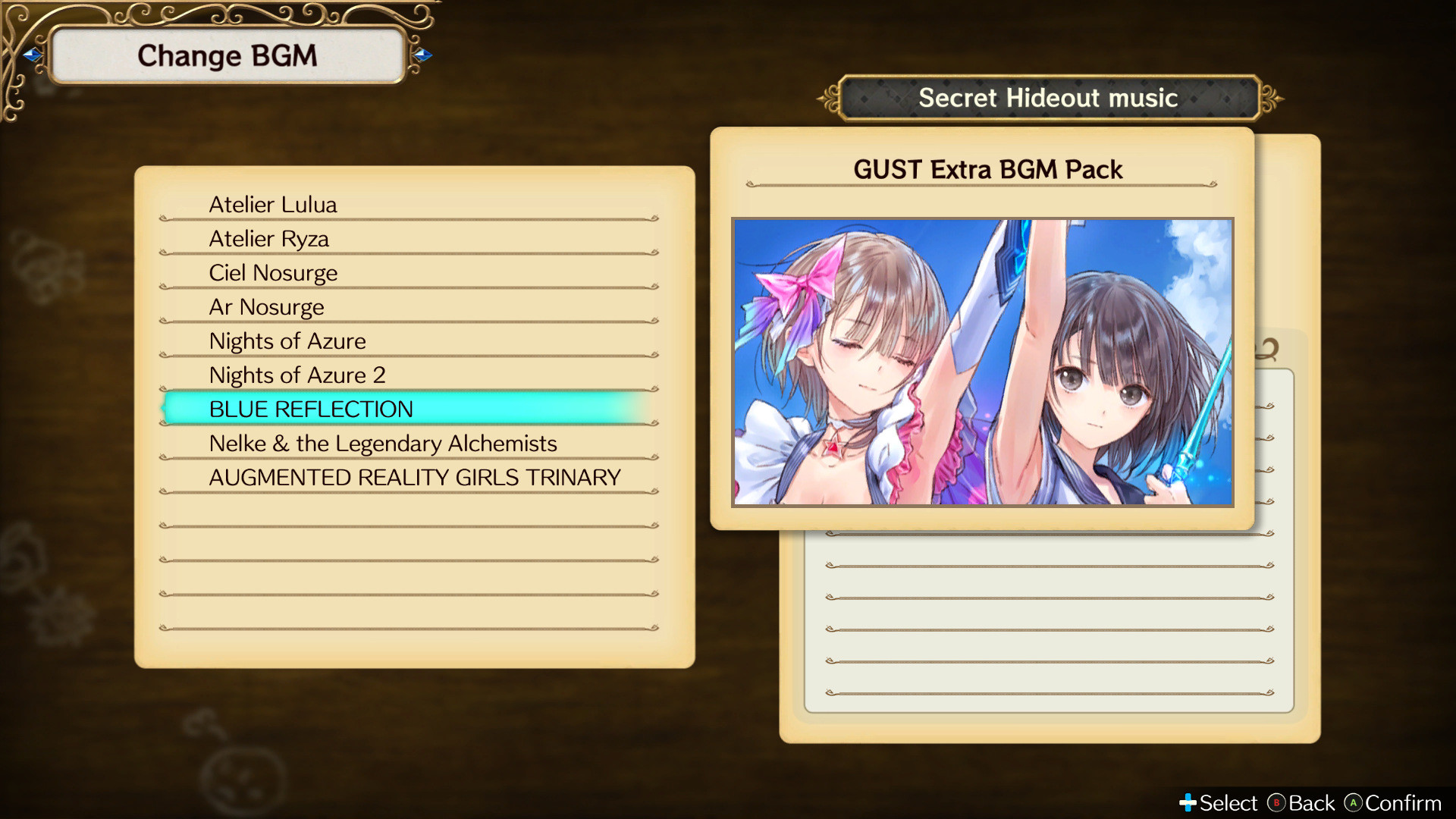1456x819 pixels.
Task: Switch to the Ciel Nosurge entry
Action: 273,272
